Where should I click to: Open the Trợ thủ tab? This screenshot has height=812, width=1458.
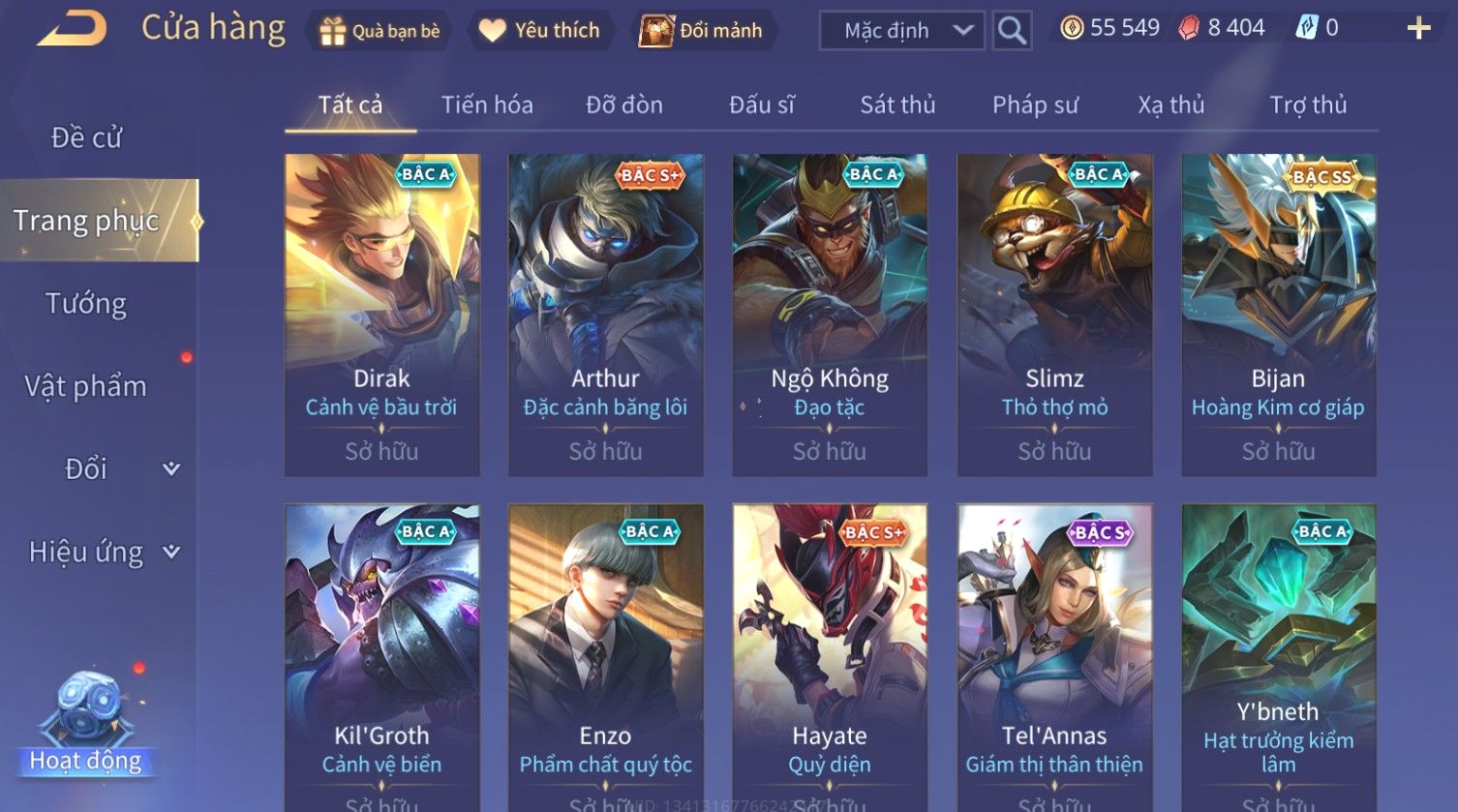[1308, 105]
